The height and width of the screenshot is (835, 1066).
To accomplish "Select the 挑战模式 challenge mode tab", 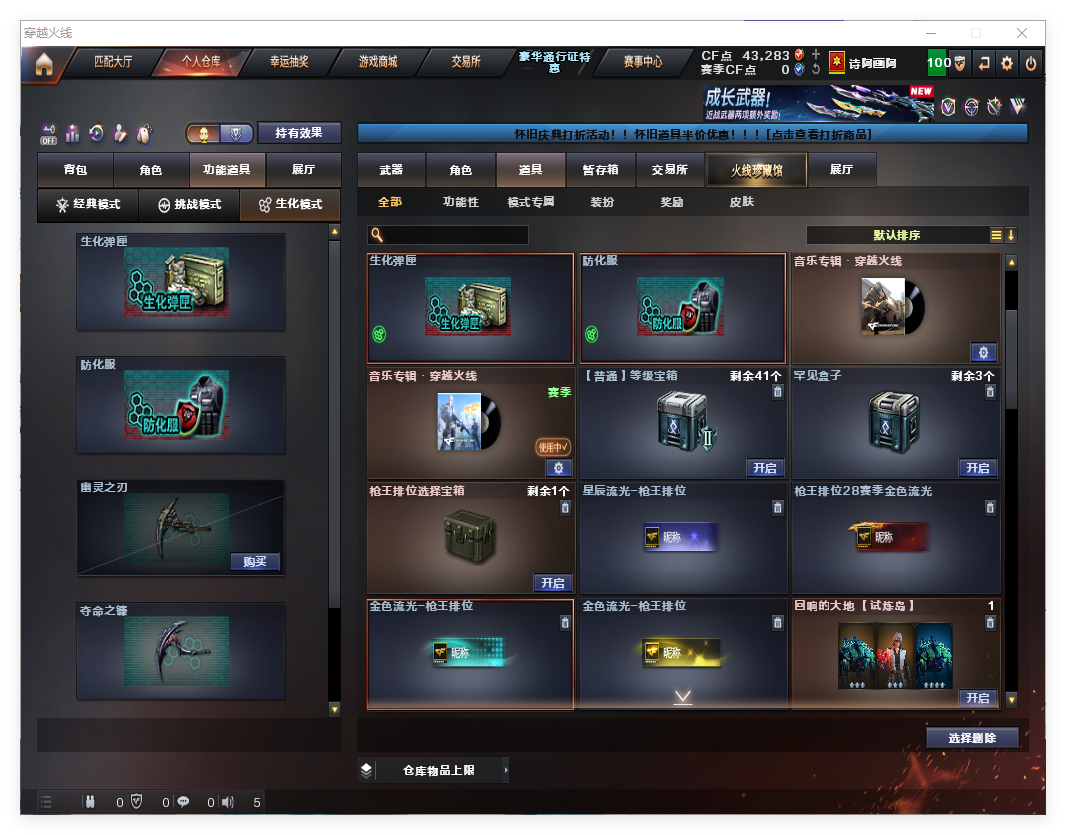I will tap(189, 204).
